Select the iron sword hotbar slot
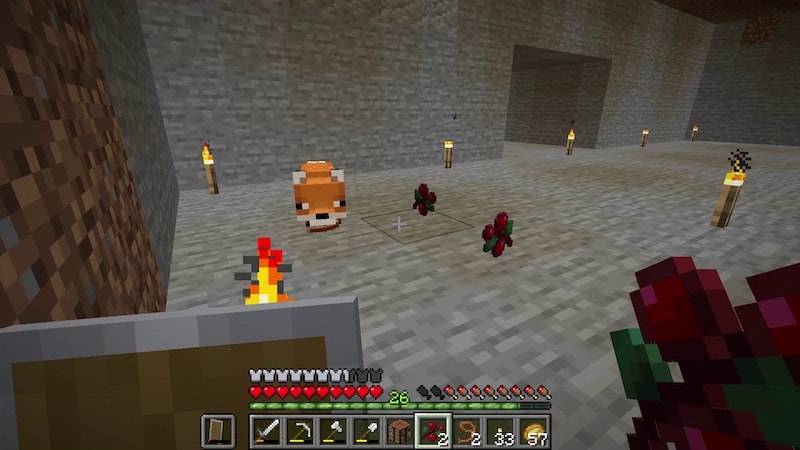The width and height of the screenshot is (800, 450). (x=265, y=431)
